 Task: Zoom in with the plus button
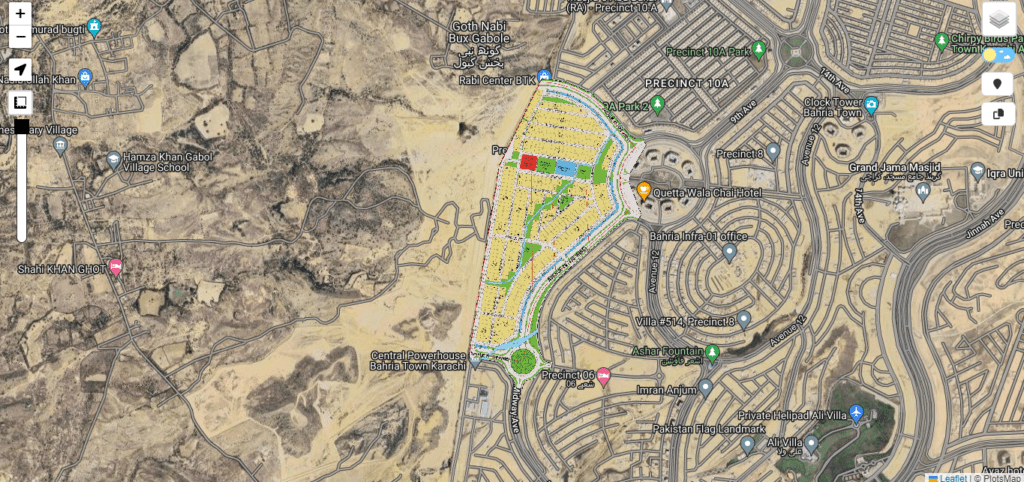click(20, 14)
